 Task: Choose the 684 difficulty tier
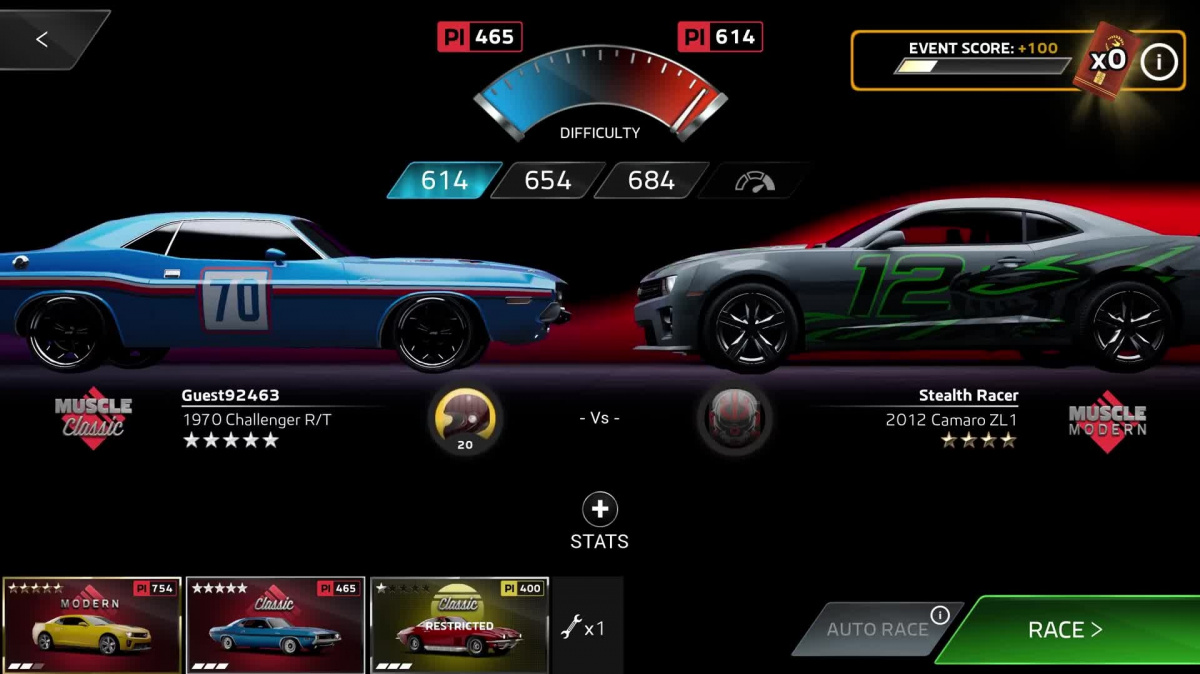(651, 181)
